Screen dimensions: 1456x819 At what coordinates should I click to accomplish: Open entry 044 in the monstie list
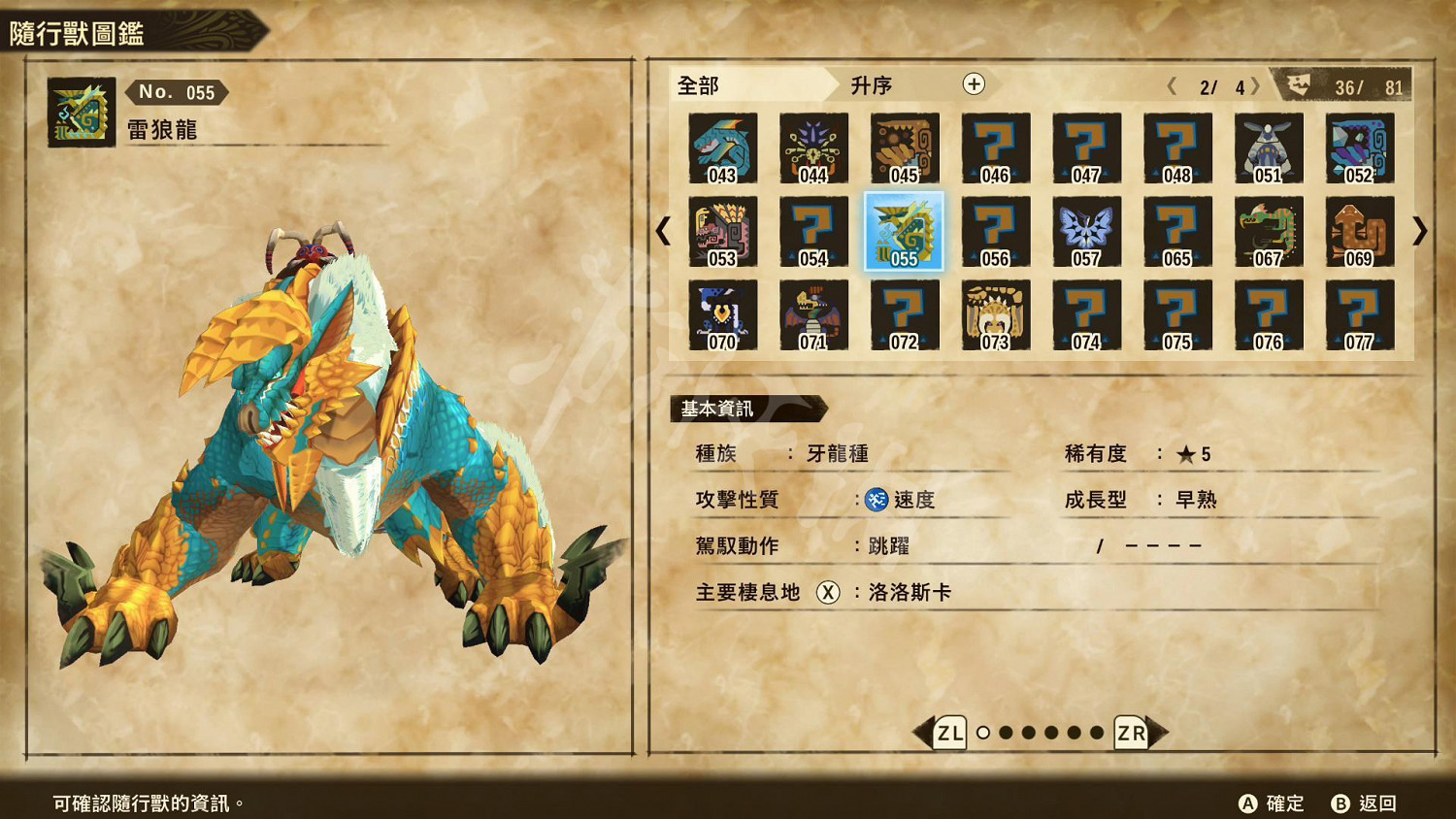coord(813,149)
